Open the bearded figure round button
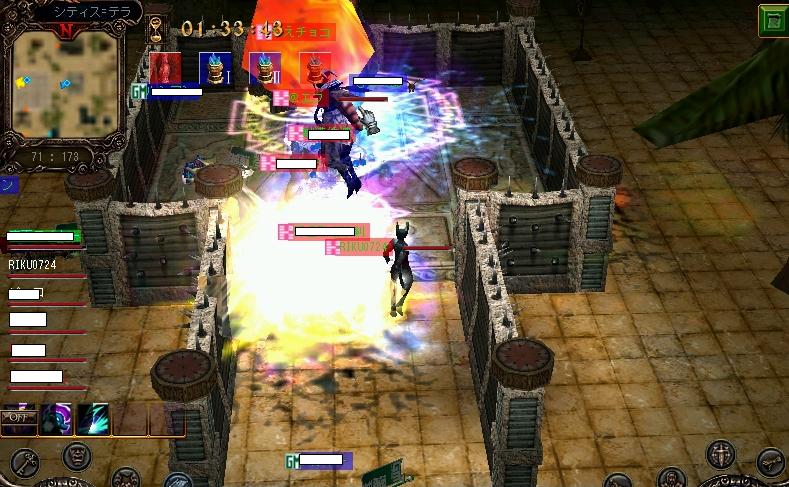This screenshot has width=789, height=487. [x=673, y=479]
